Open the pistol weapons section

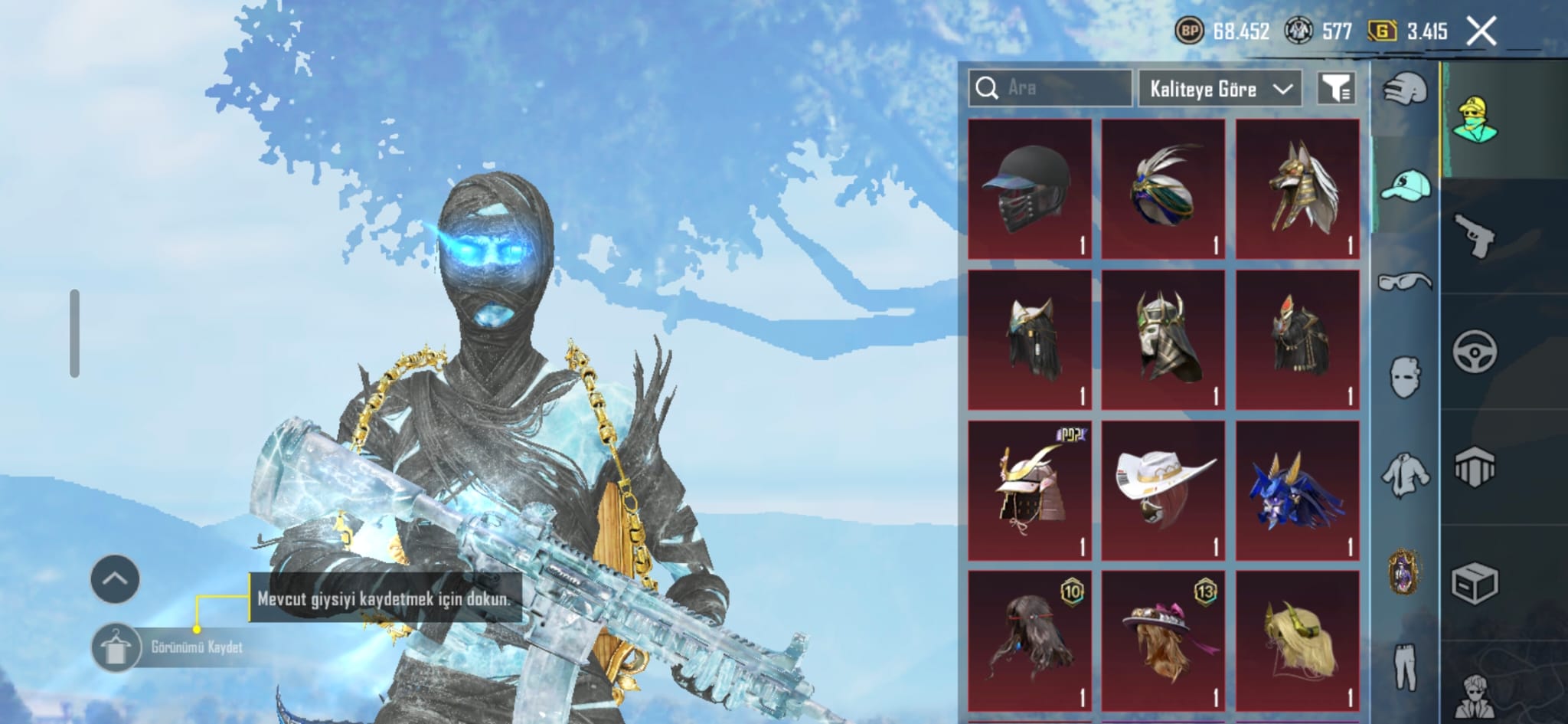pyautogui.click(x=1474, y=234)
